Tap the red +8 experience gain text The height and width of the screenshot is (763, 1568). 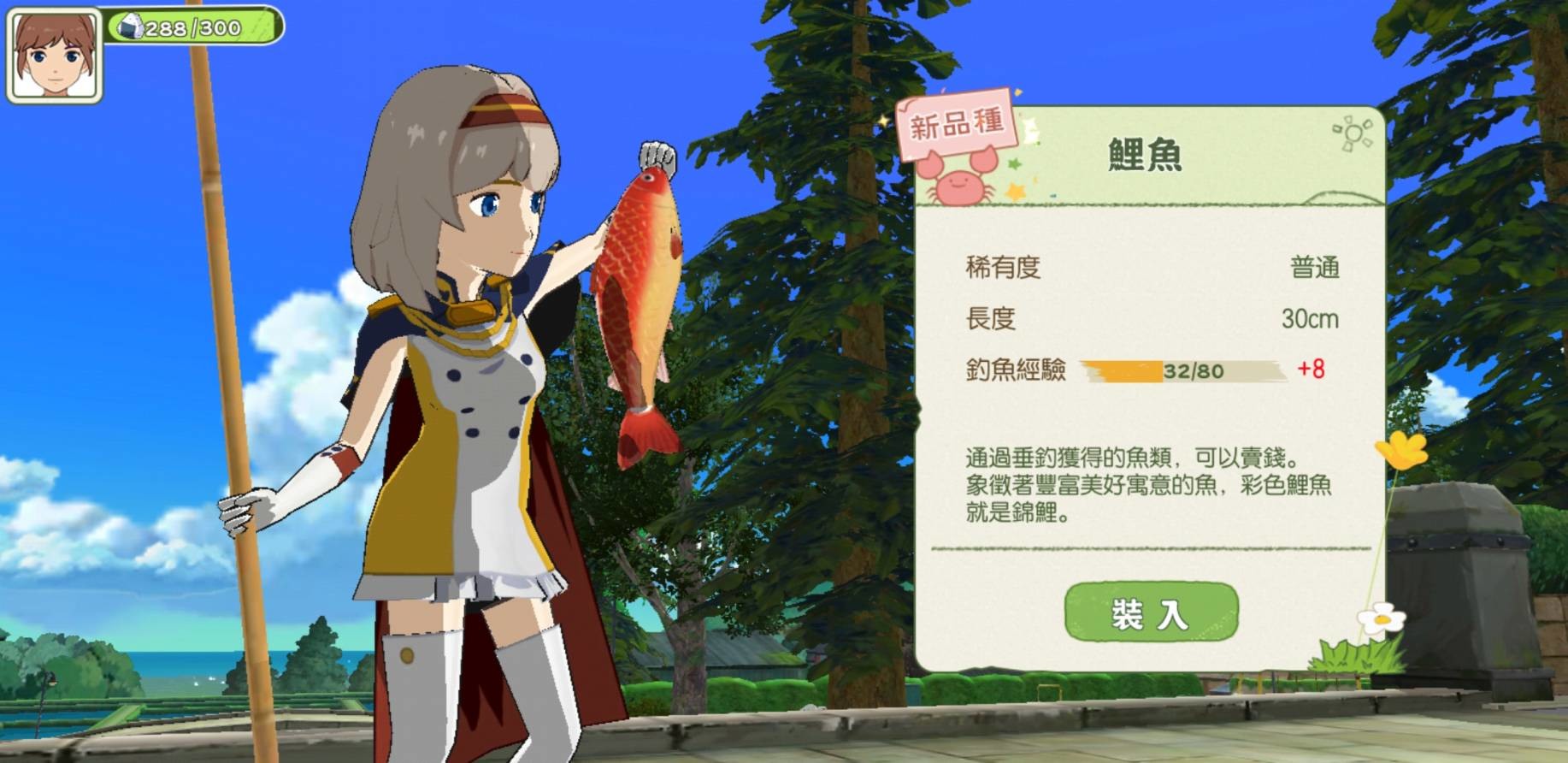(x=1309, y=371)
